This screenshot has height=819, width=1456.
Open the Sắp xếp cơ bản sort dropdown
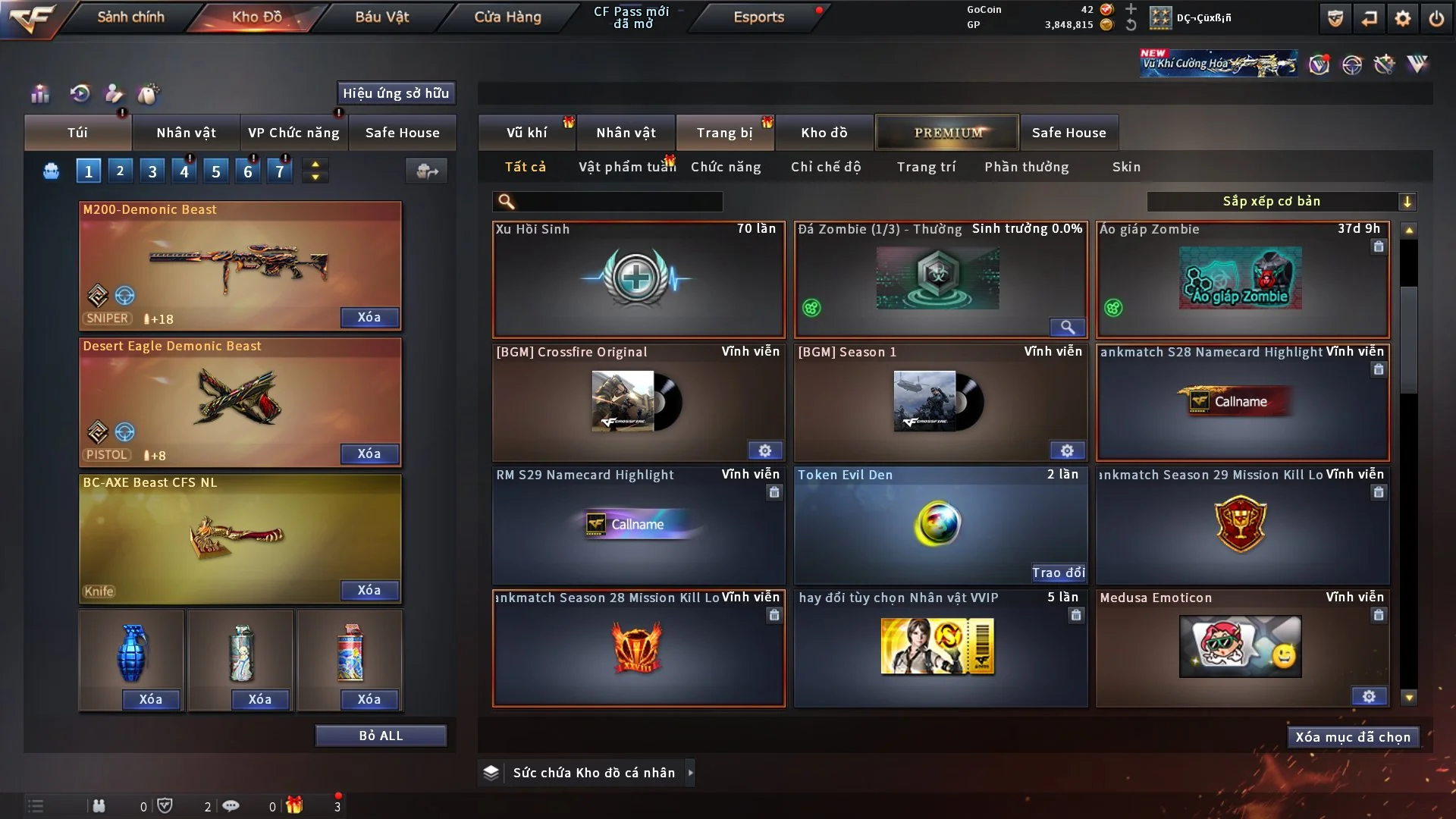click(x=1281, y=201)
